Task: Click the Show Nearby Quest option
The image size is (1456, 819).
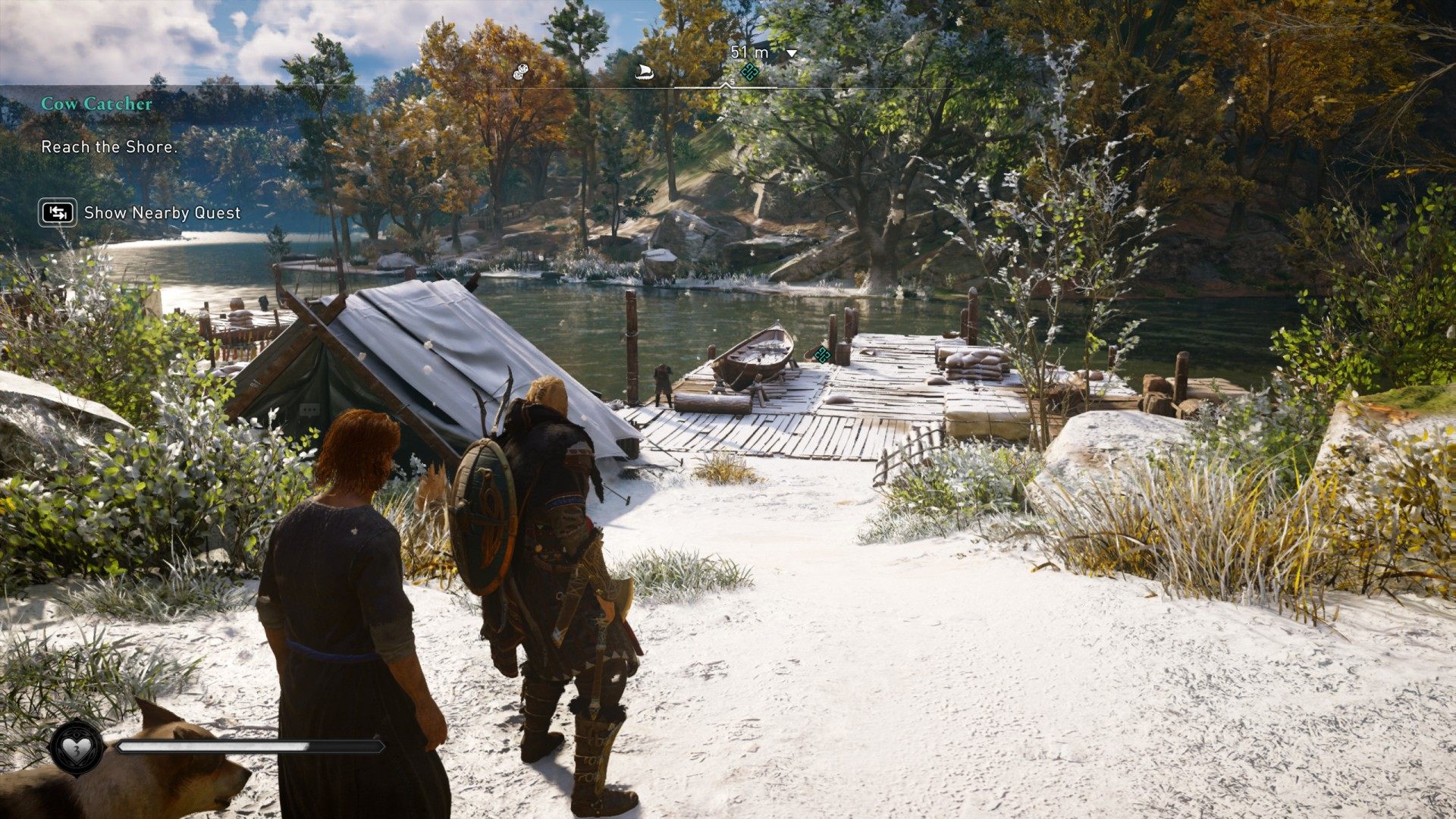Action: 162,213
